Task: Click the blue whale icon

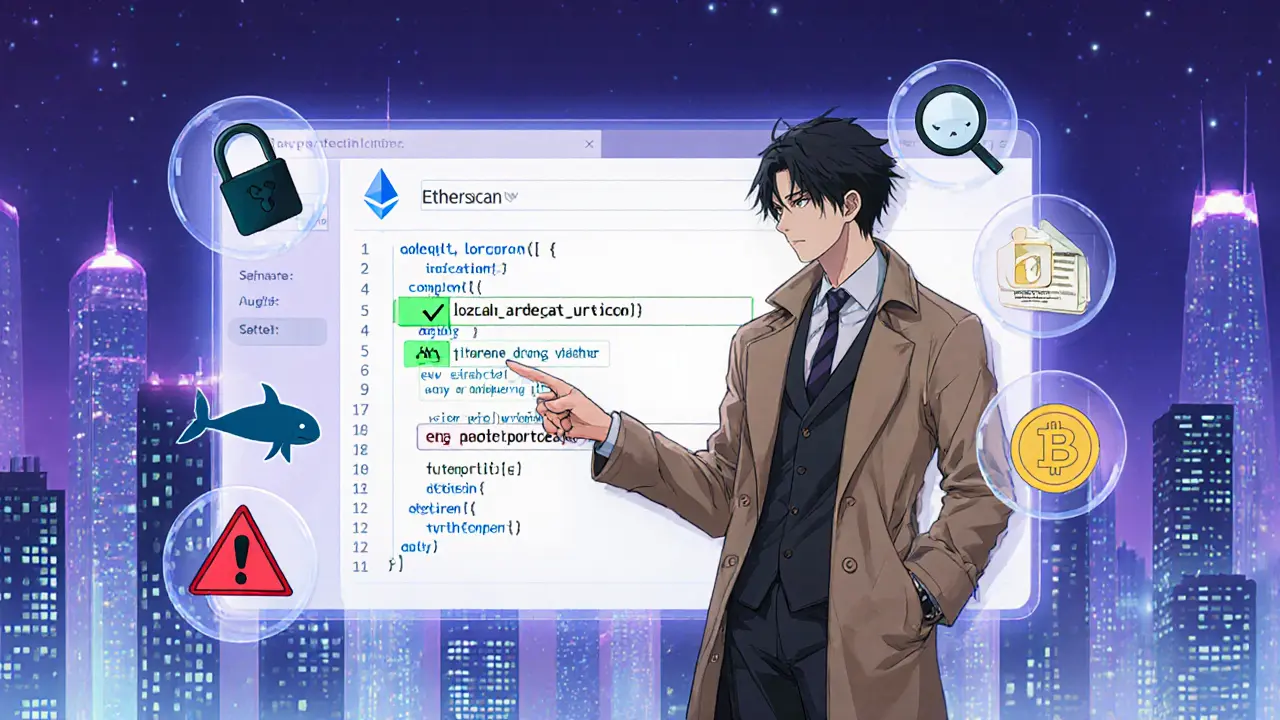Action: click(249, 420)
